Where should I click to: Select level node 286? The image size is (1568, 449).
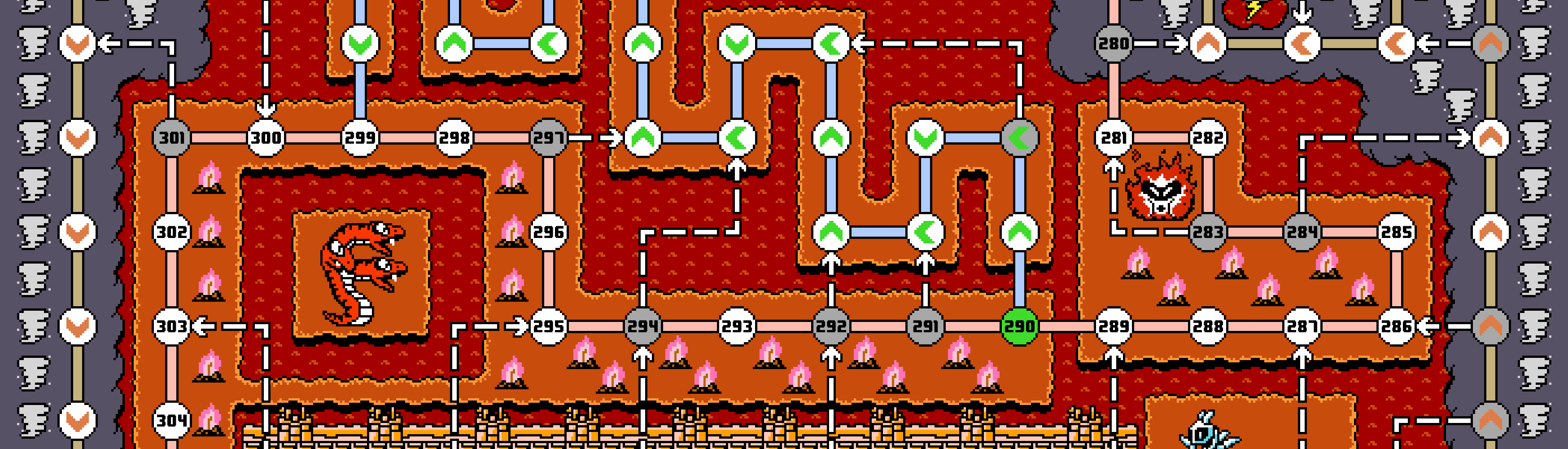point(1396,326)
